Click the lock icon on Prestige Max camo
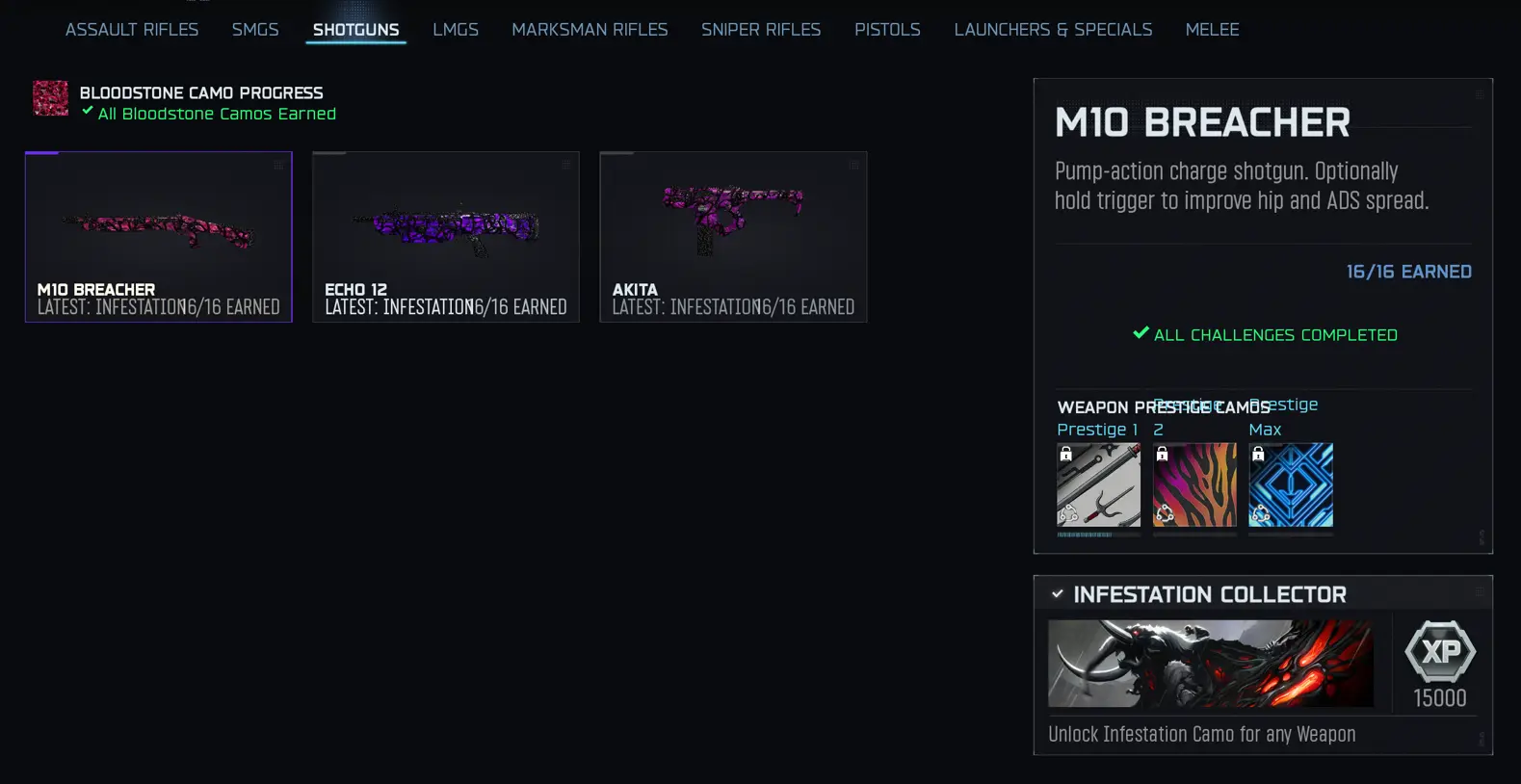The width and height of the screenshot is (1521, 784). point(1257,453)
